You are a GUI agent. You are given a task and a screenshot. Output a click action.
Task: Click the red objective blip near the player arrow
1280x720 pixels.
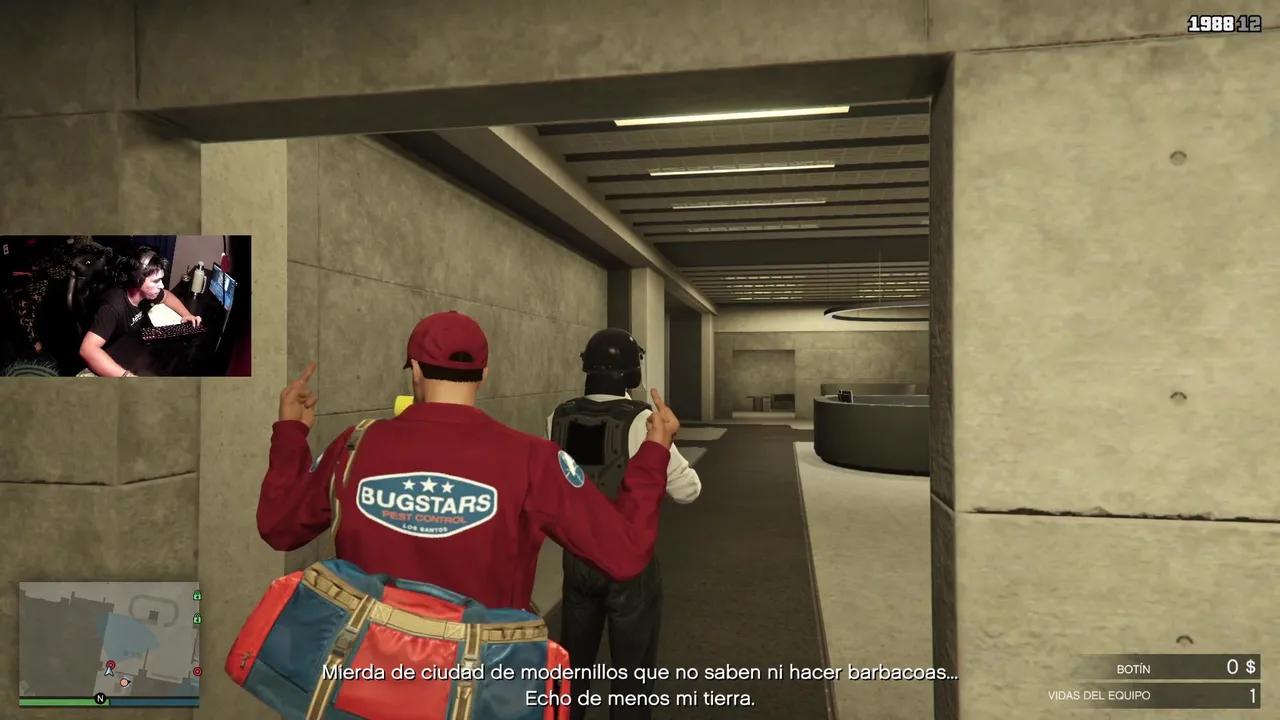pyautogui.click(x=110, y=665)
